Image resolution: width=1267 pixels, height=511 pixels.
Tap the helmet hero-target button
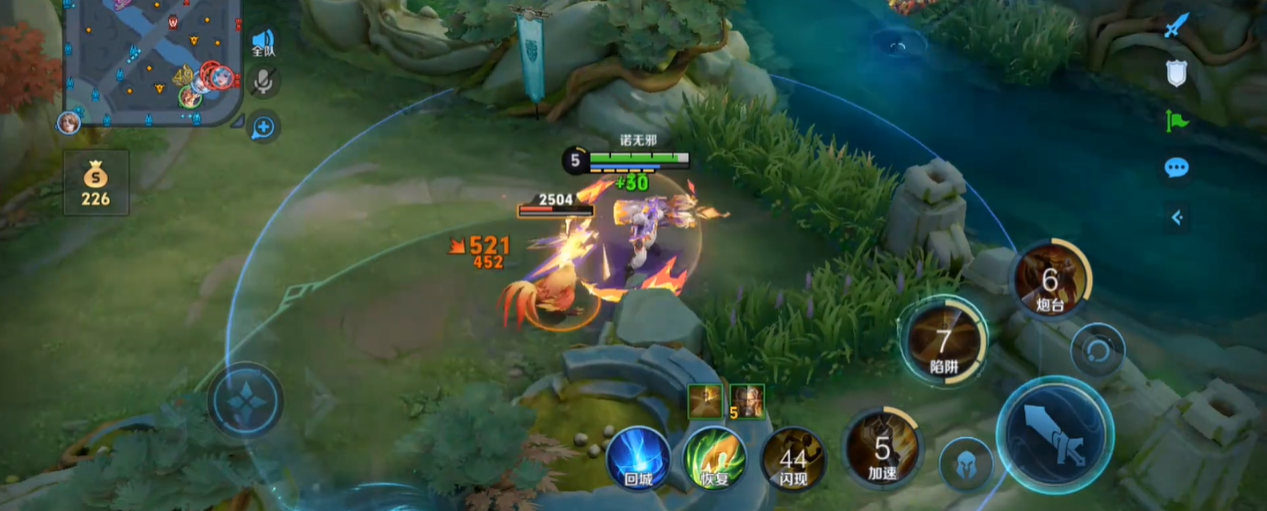[x=966, y=464]
